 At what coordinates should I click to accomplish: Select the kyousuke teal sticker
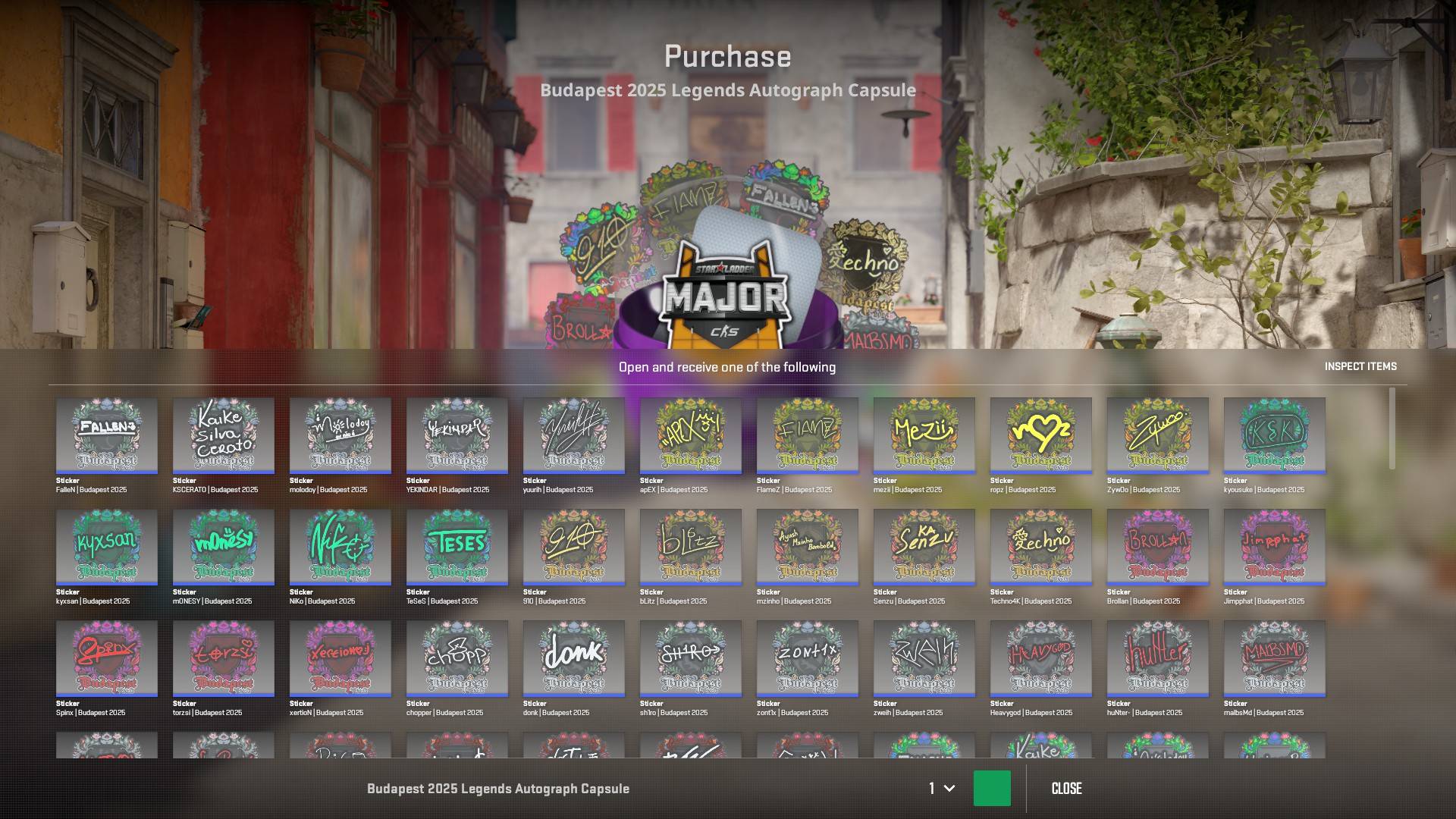coord(1275,435)
